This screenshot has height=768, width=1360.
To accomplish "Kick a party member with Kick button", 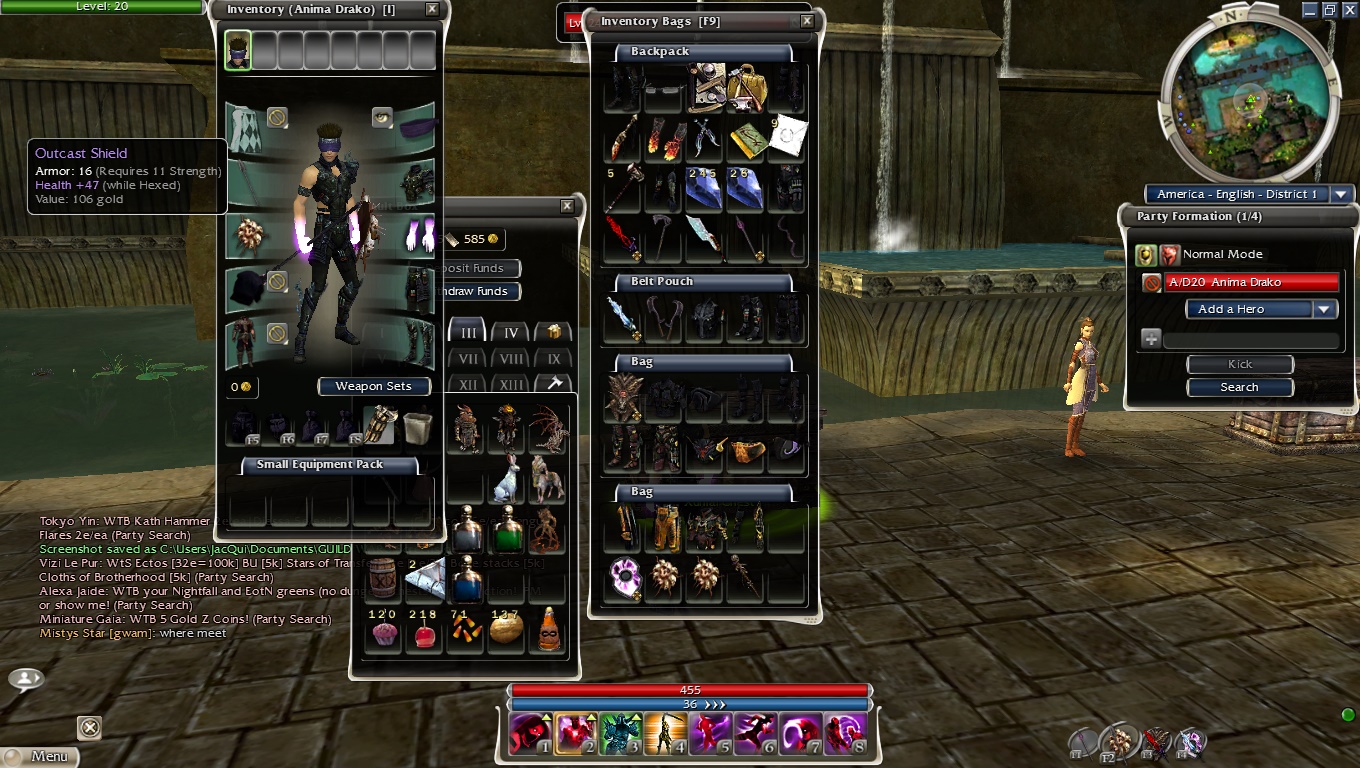I will [1239, 364].
